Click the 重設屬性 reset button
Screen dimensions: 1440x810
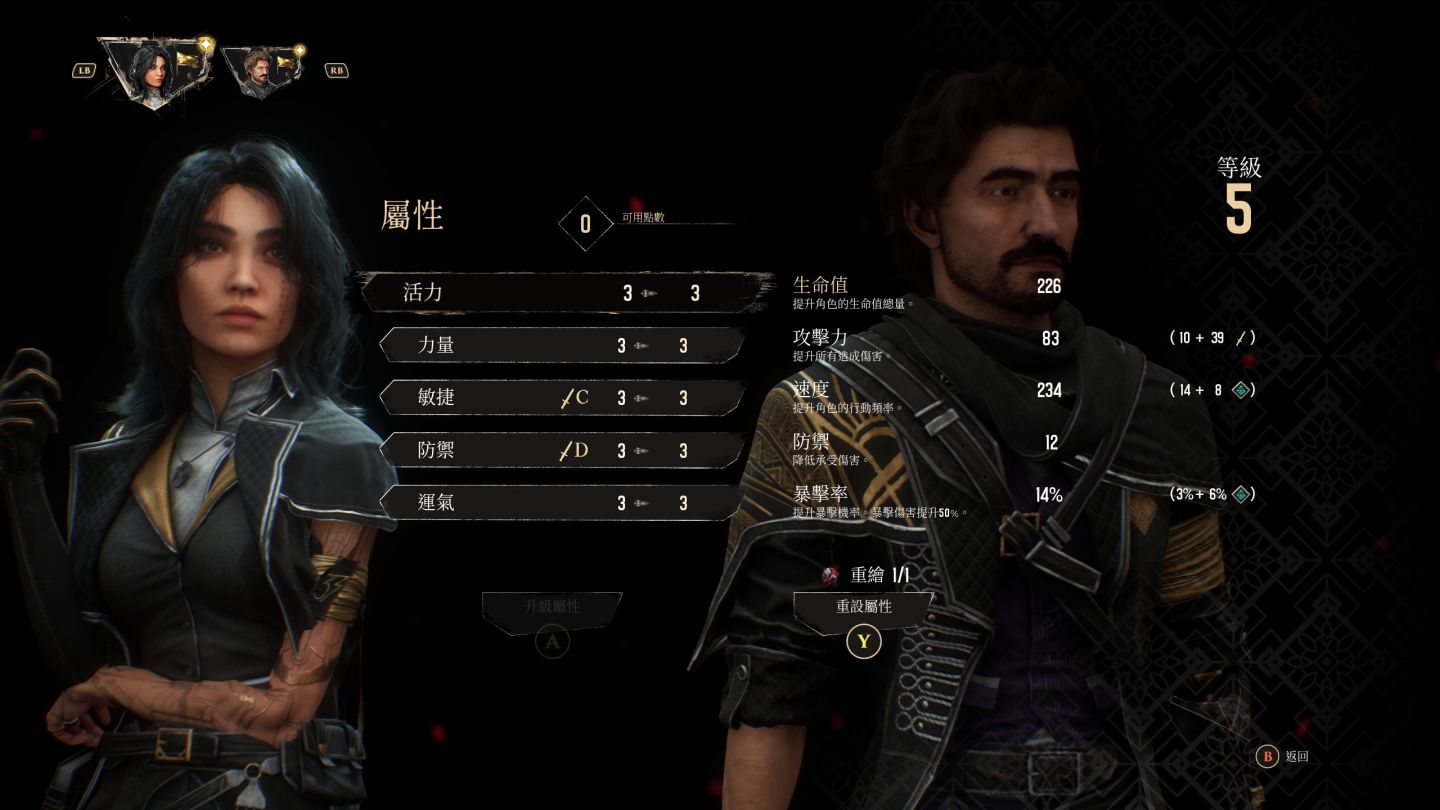point(863,607)
